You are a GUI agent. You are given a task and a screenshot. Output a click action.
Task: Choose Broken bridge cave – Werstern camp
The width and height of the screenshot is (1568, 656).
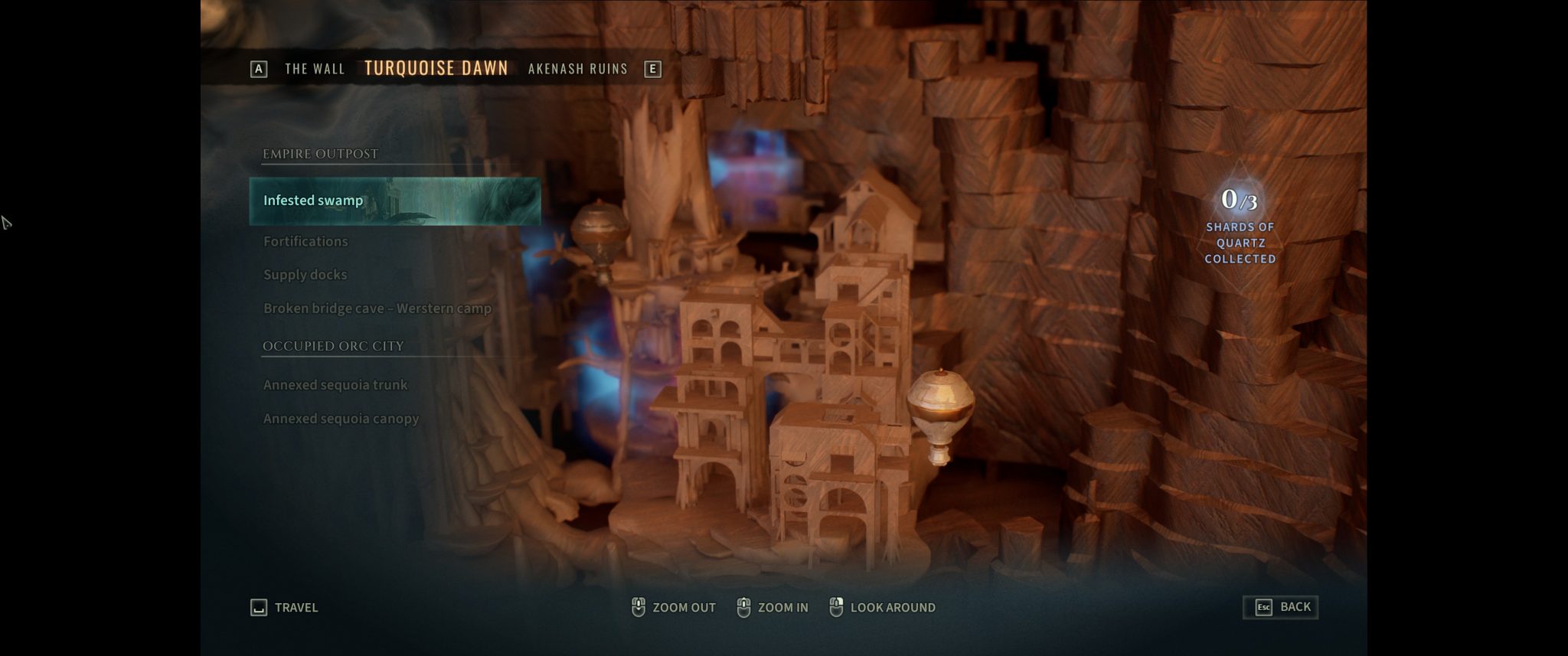[x=377, y=308]
